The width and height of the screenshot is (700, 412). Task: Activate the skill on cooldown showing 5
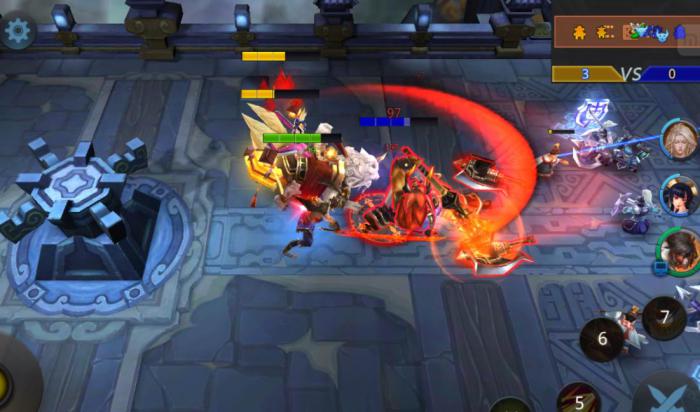(x=578, y=399)
